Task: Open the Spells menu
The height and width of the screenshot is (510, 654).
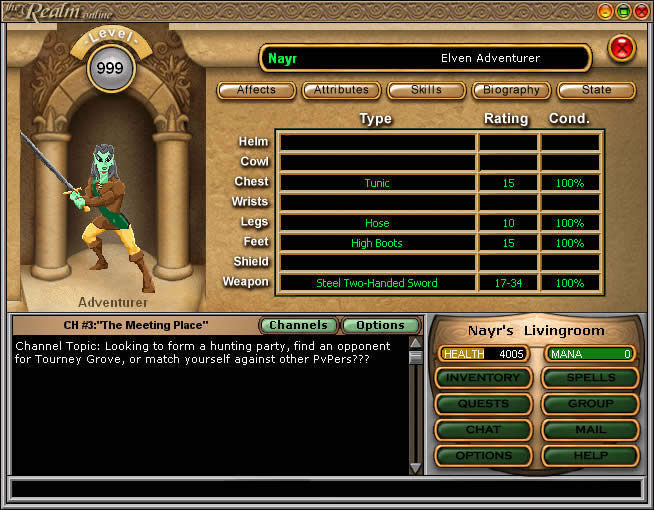Action: pyautogui.click(x=590, y=378)
